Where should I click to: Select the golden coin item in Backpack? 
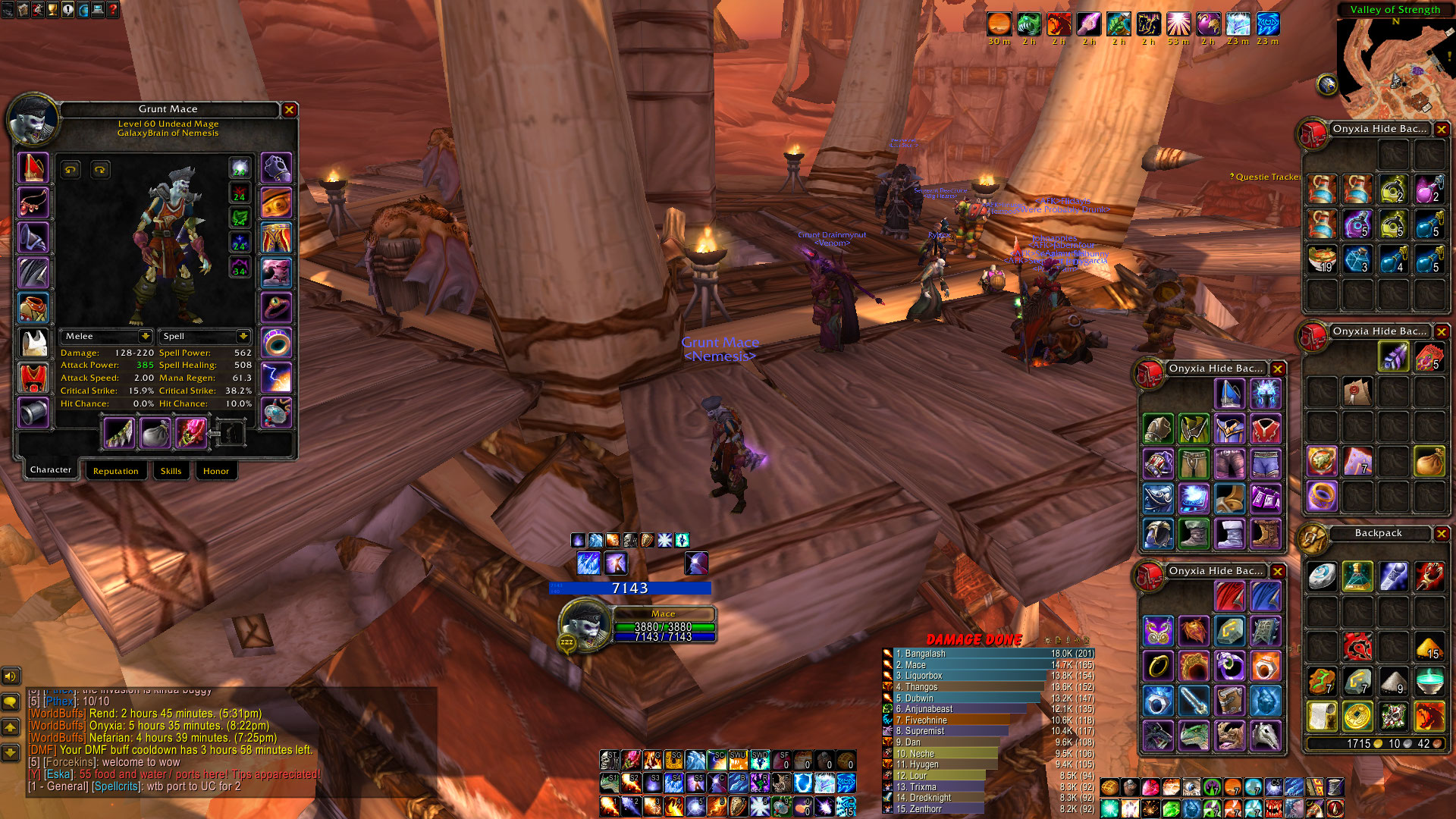coord(1357,716)
